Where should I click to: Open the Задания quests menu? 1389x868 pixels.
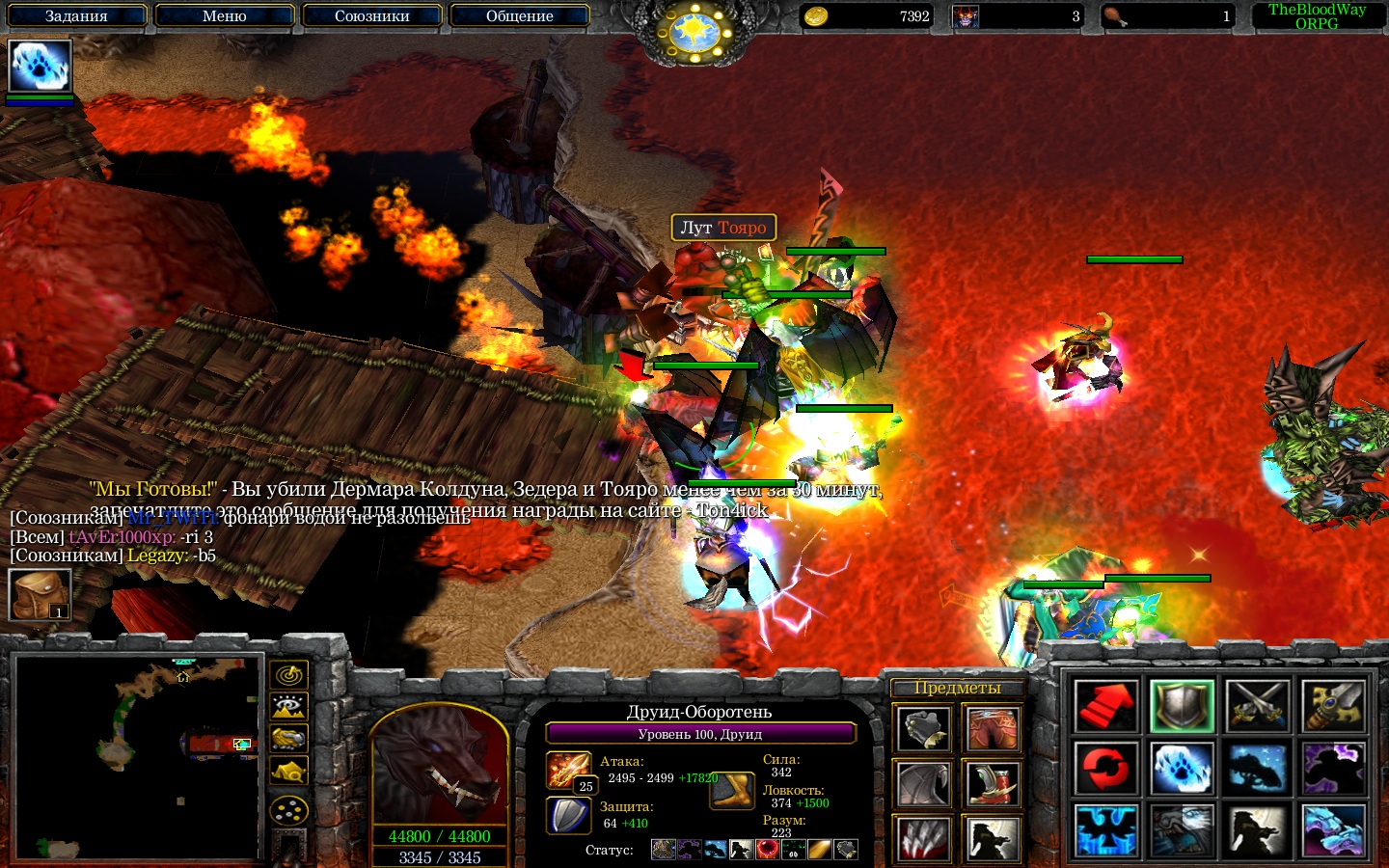click(76, 15)
